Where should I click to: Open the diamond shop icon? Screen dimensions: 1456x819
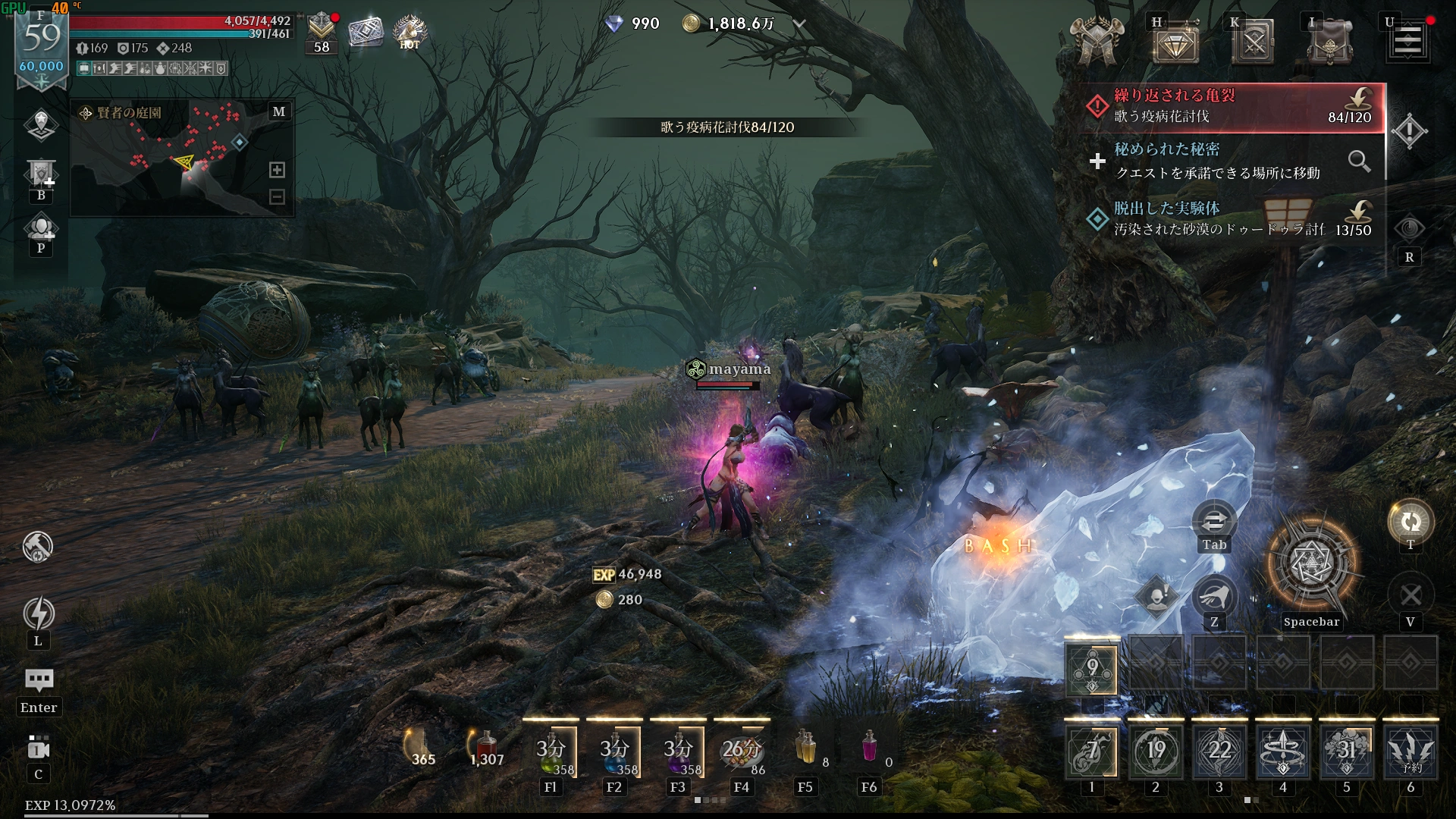(x=1175, y=45)
